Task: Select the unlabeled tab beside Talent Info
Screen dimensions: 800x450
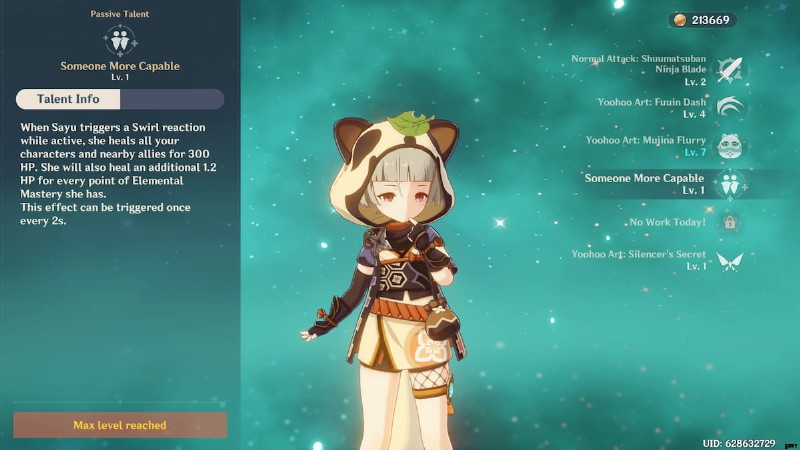Action: pyautogui.click(x=171, y=99)
